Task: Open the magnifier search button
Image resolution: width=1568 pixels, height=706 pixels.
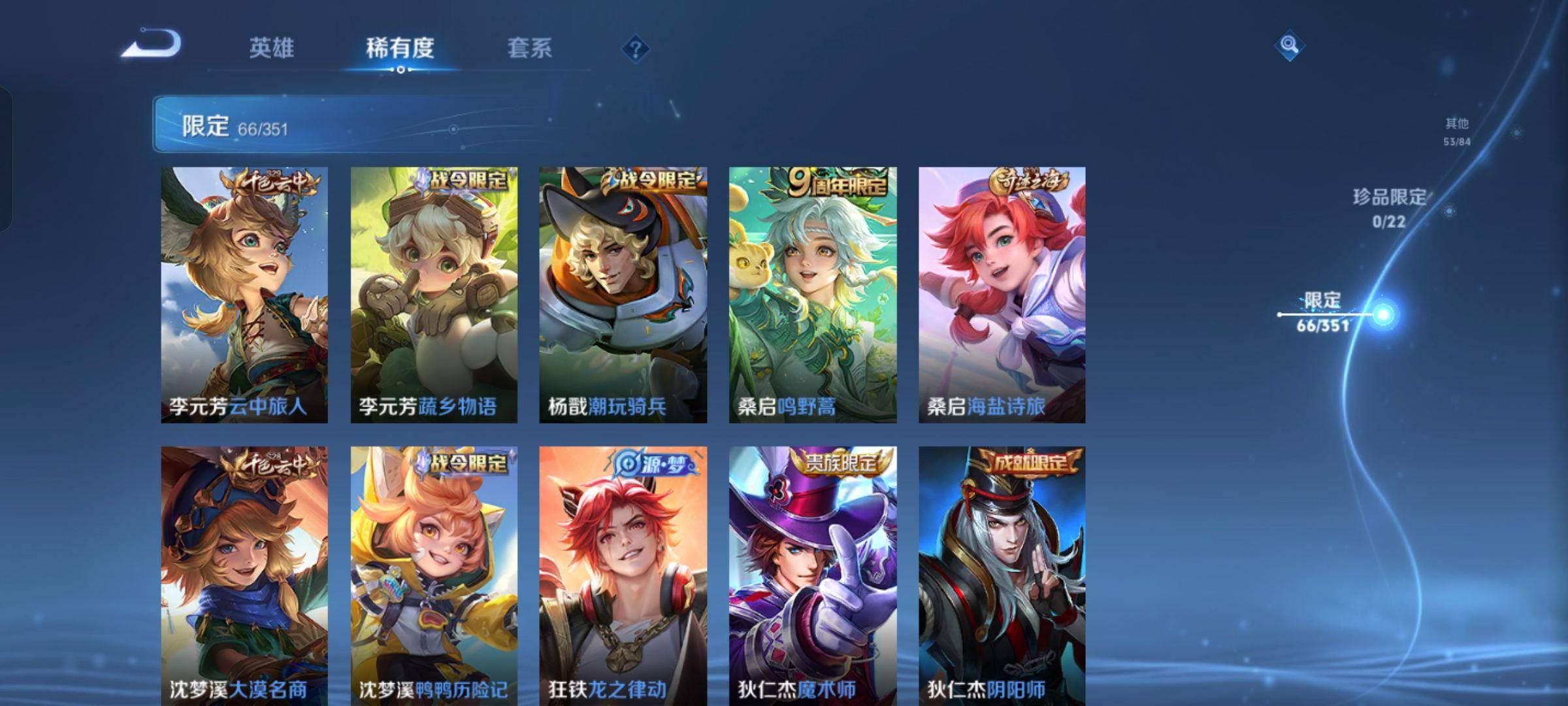Action: [x=1289, y=45]
